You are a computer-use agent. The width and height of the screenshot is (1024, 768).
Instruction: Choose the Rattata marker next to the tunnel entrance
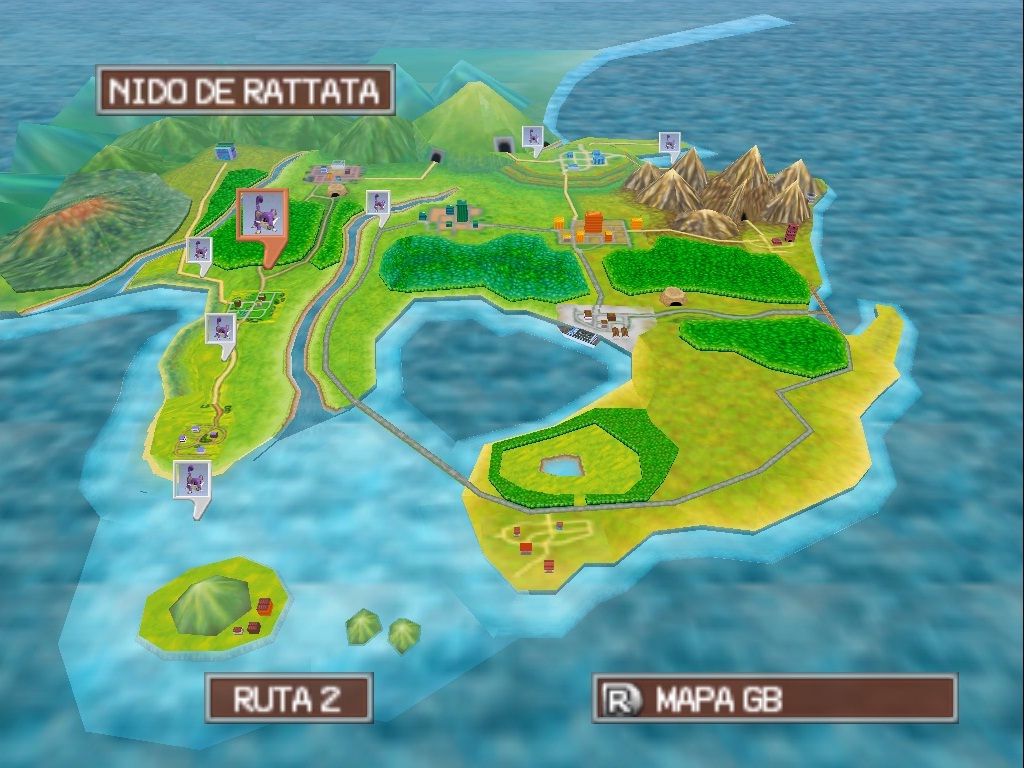pyautogui.click(x=534, y=137)
